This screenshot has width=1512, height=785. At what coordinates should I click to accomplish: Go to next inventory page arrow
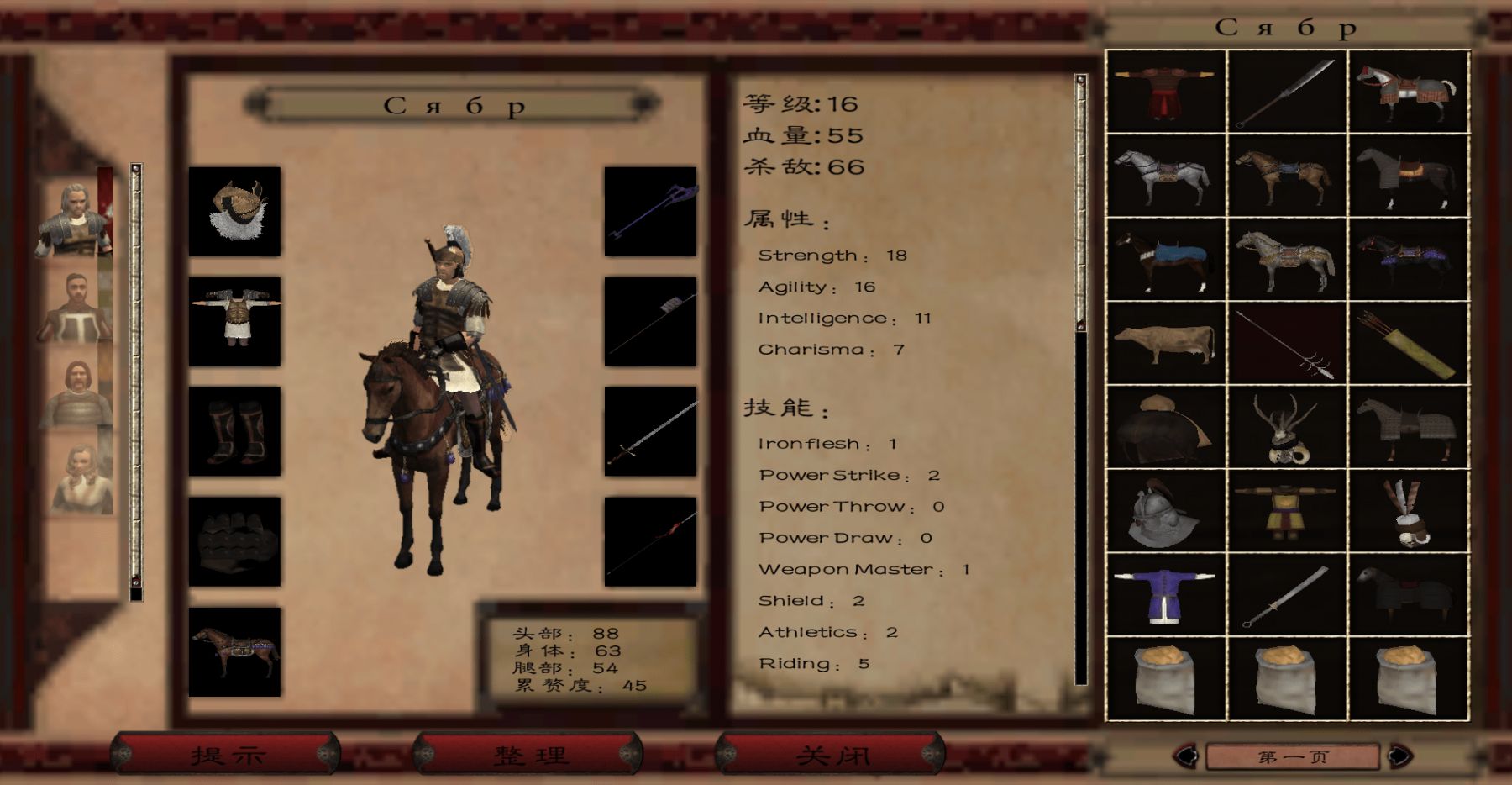click(1399, 756)
